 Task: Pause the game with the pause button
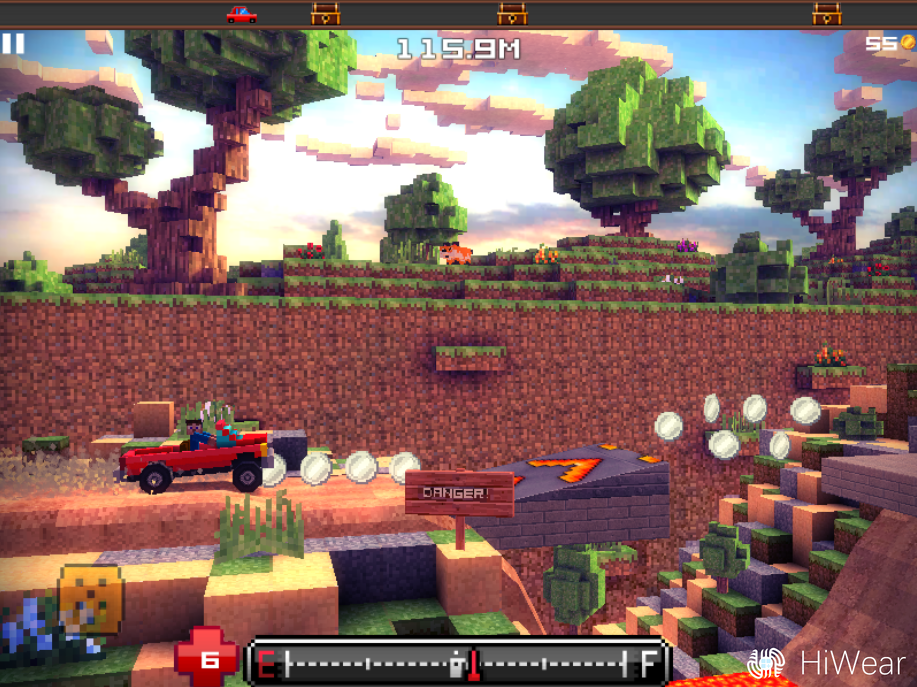(13, 44)
